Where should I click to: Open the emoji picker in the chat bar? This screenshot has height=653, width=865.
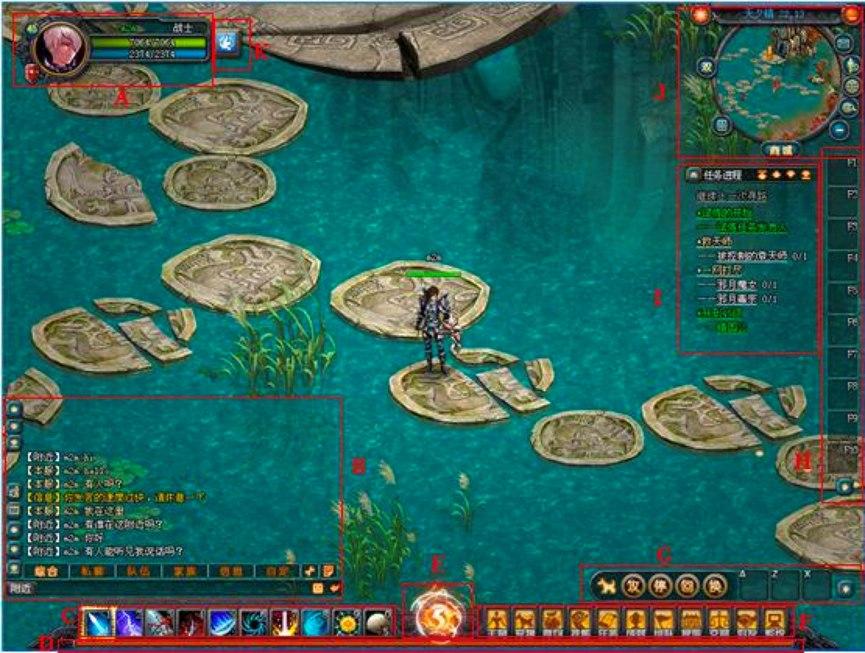point(316,587)
